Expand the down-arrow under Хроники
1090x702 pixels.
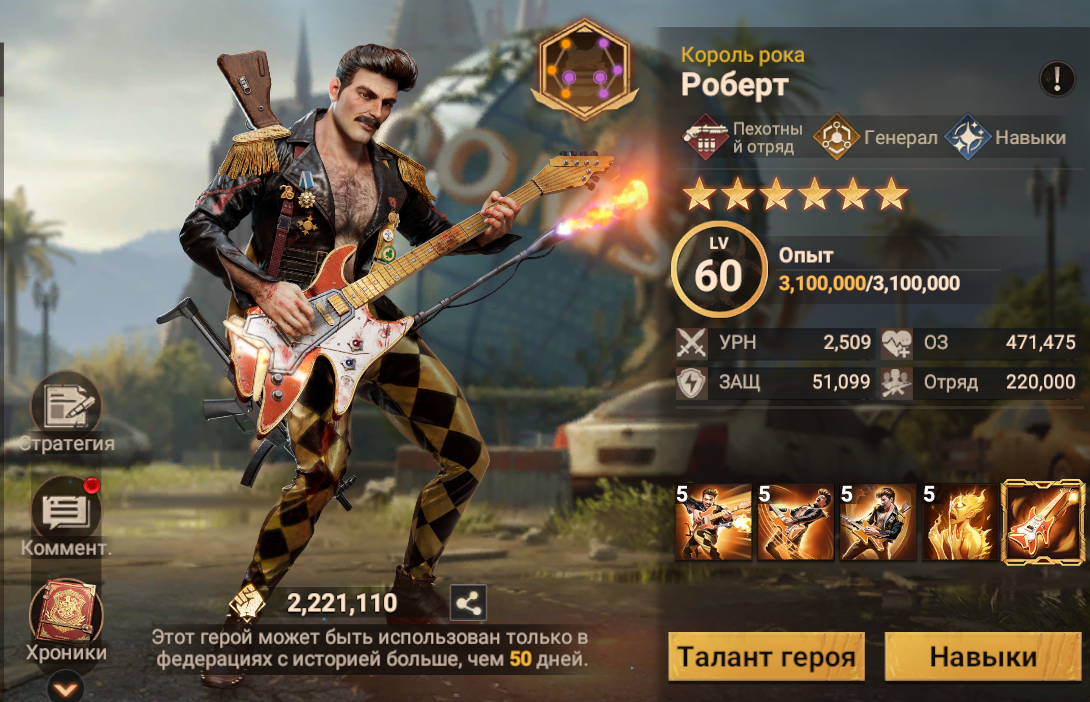click(66, 687)
